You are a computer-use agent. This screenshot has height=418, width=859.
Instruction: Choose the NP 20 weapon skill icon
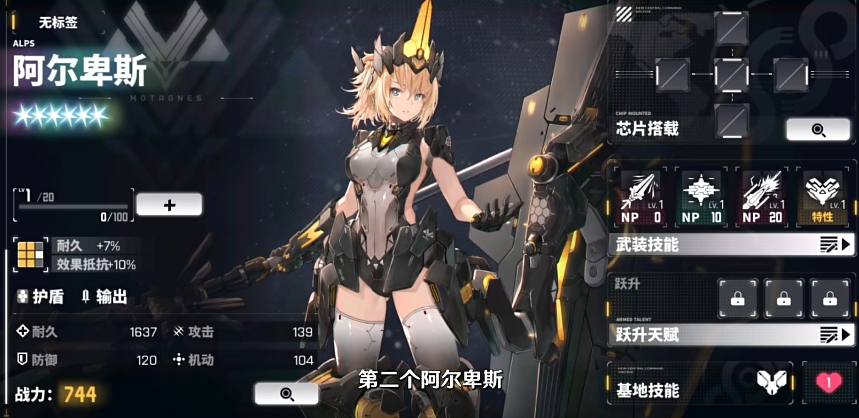pyautogui.click(x=763, y=197)
